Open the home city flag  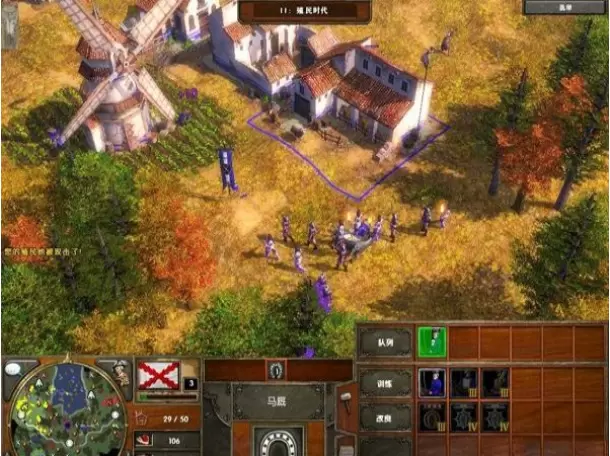(x=157, y=376)
